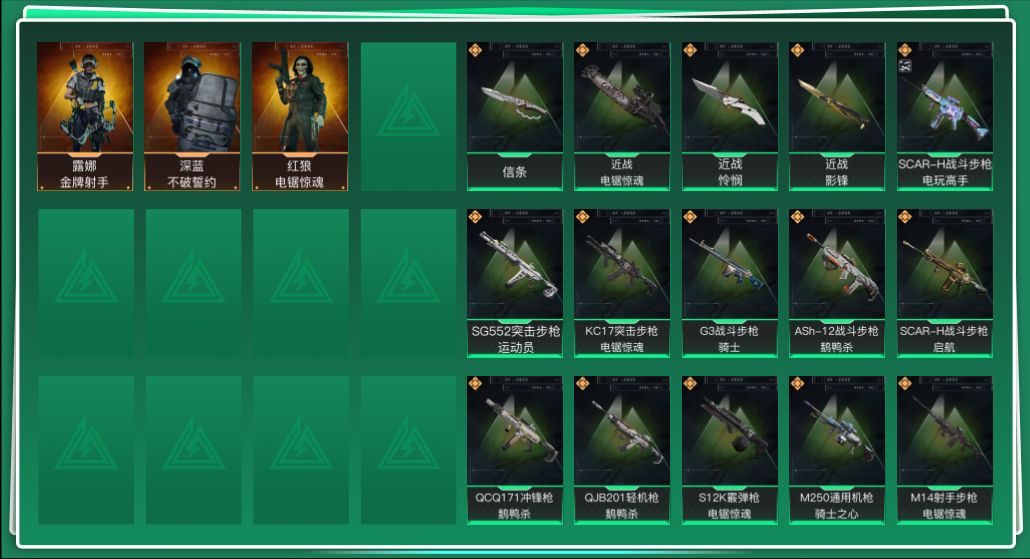Open the KC17突击步枪 电锯惊魂 card
The width and height of the screenshot is (1030, 559).
[622, 283]
